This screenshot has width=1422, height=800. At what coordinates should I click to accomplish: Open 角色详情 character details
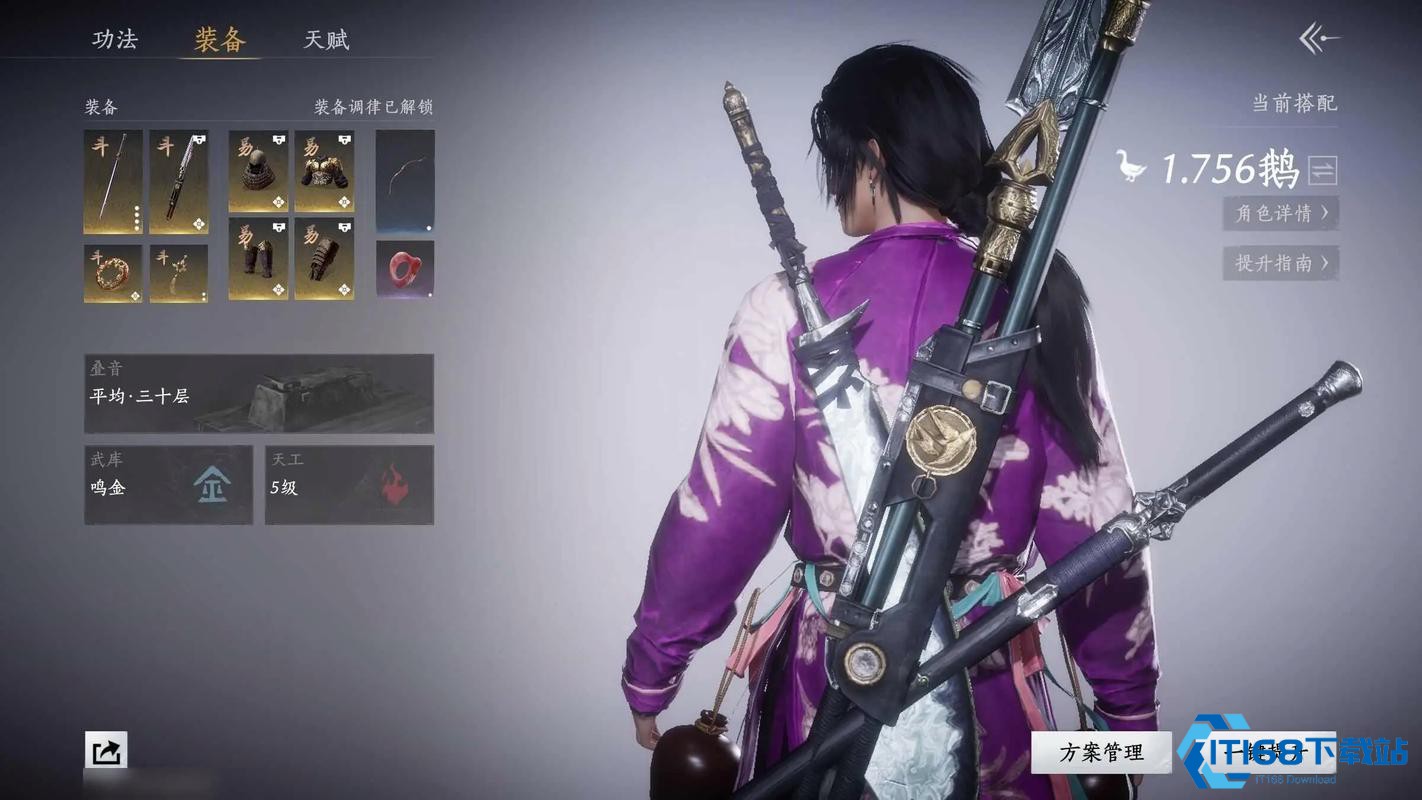coord(1281,213)
